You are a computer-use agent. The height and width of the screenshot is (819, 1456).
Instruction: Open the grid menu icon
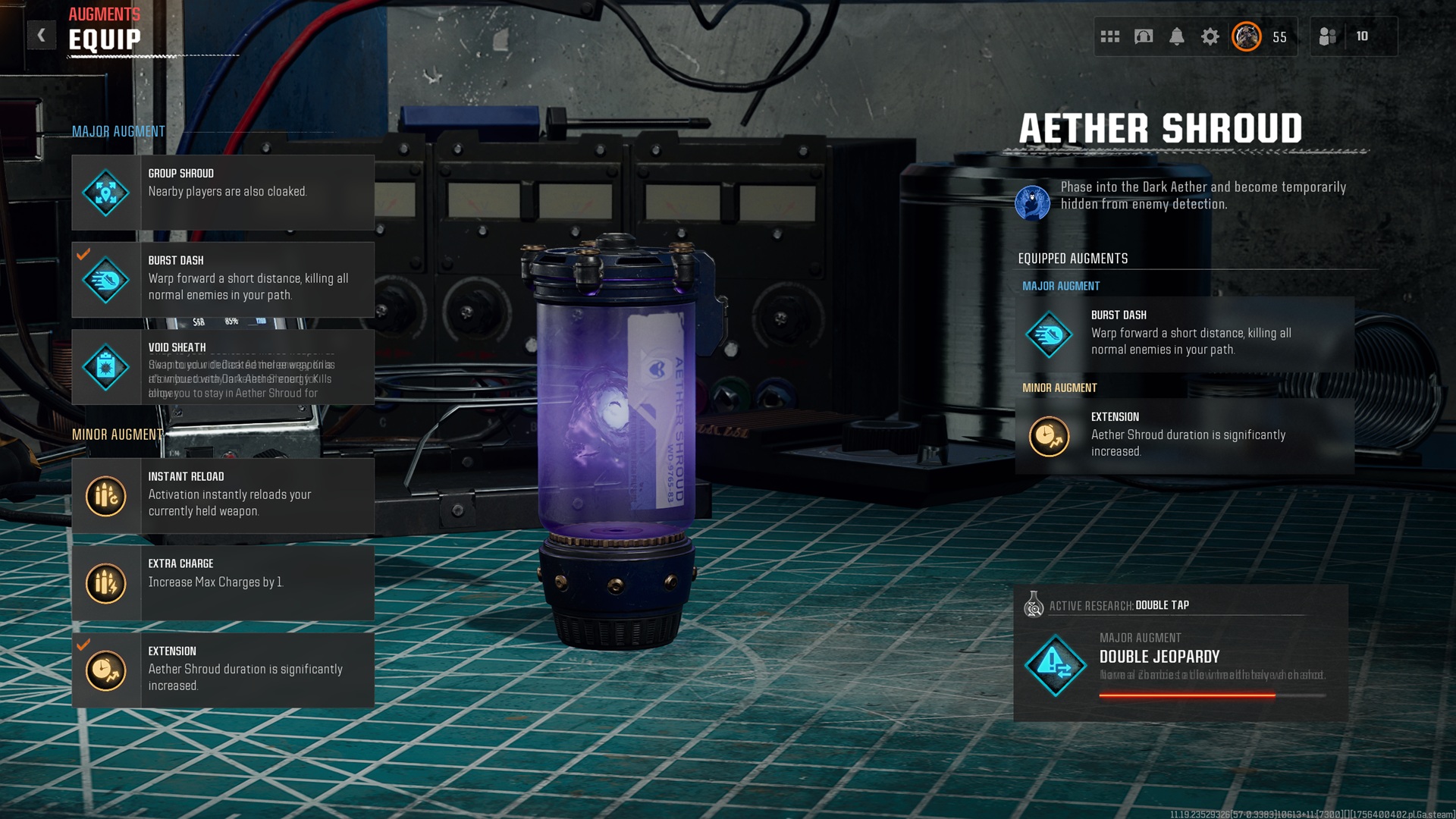(x=1110, y=36)
